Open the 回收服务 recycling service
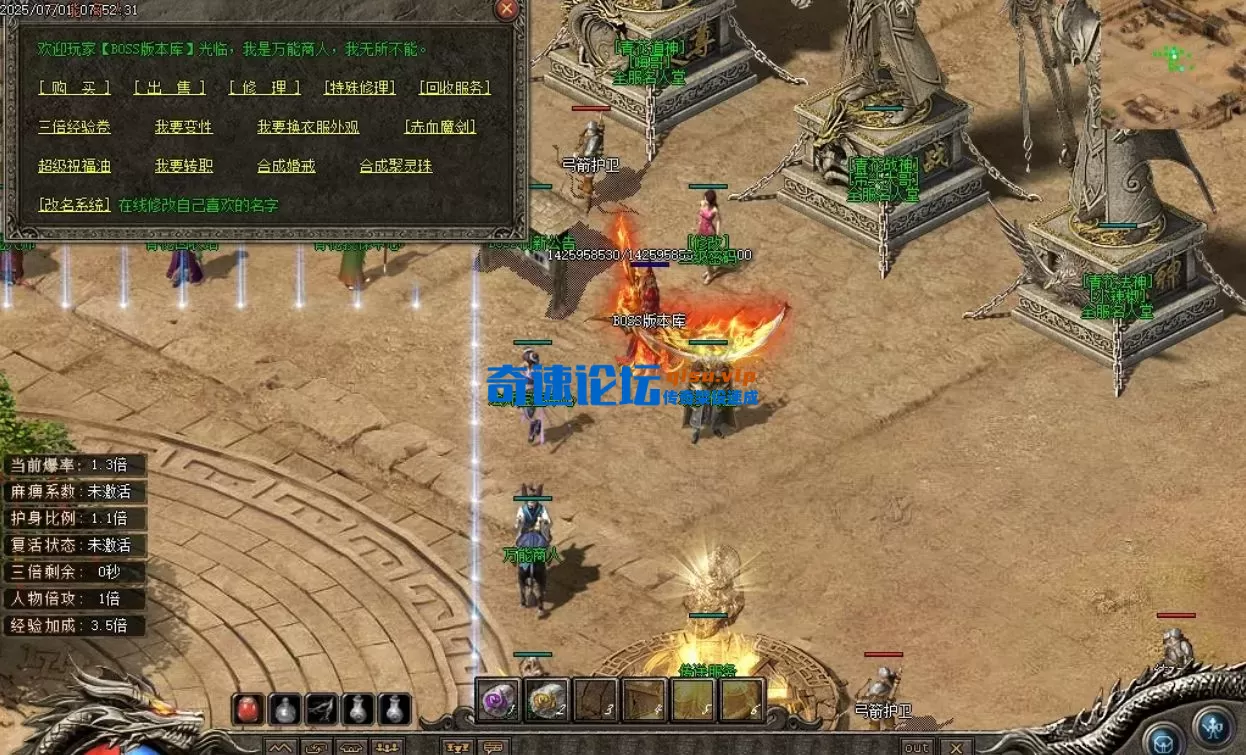This screenshot has width=1246, height=755. click(x=455, y=88)
